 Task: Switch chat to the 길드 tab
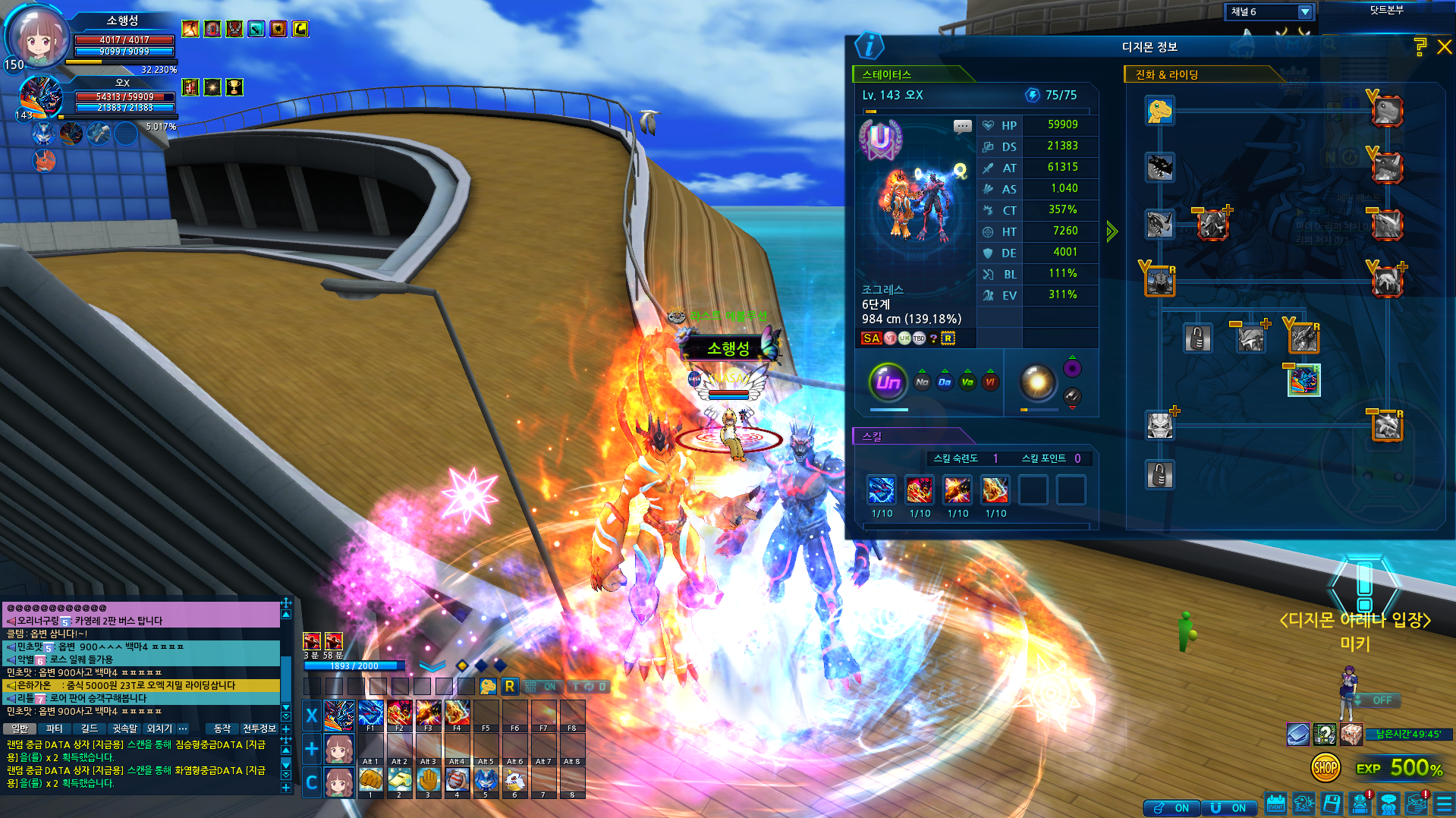(x=90, y=728)
